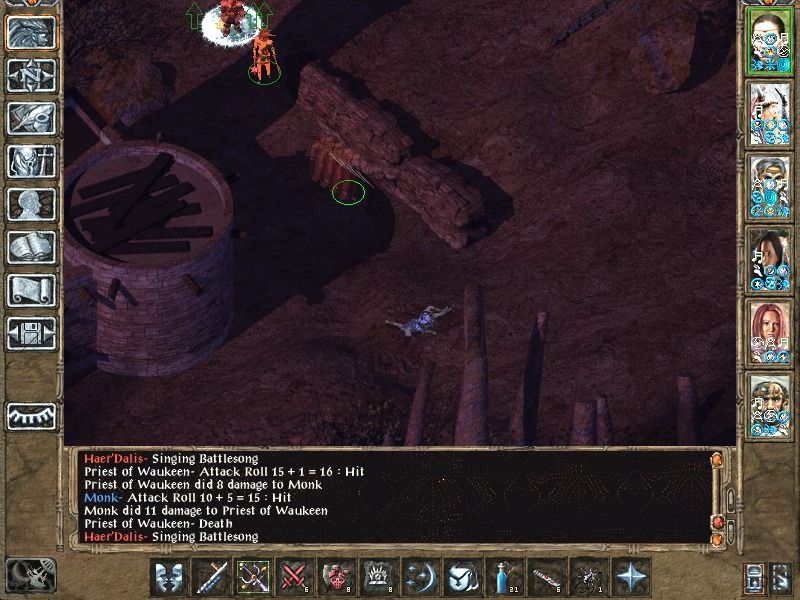Image resolution: width=800 pixels, height=600 pixels.
Task: Show the character record head-silhouette button
Action: (x=31, y=204)
